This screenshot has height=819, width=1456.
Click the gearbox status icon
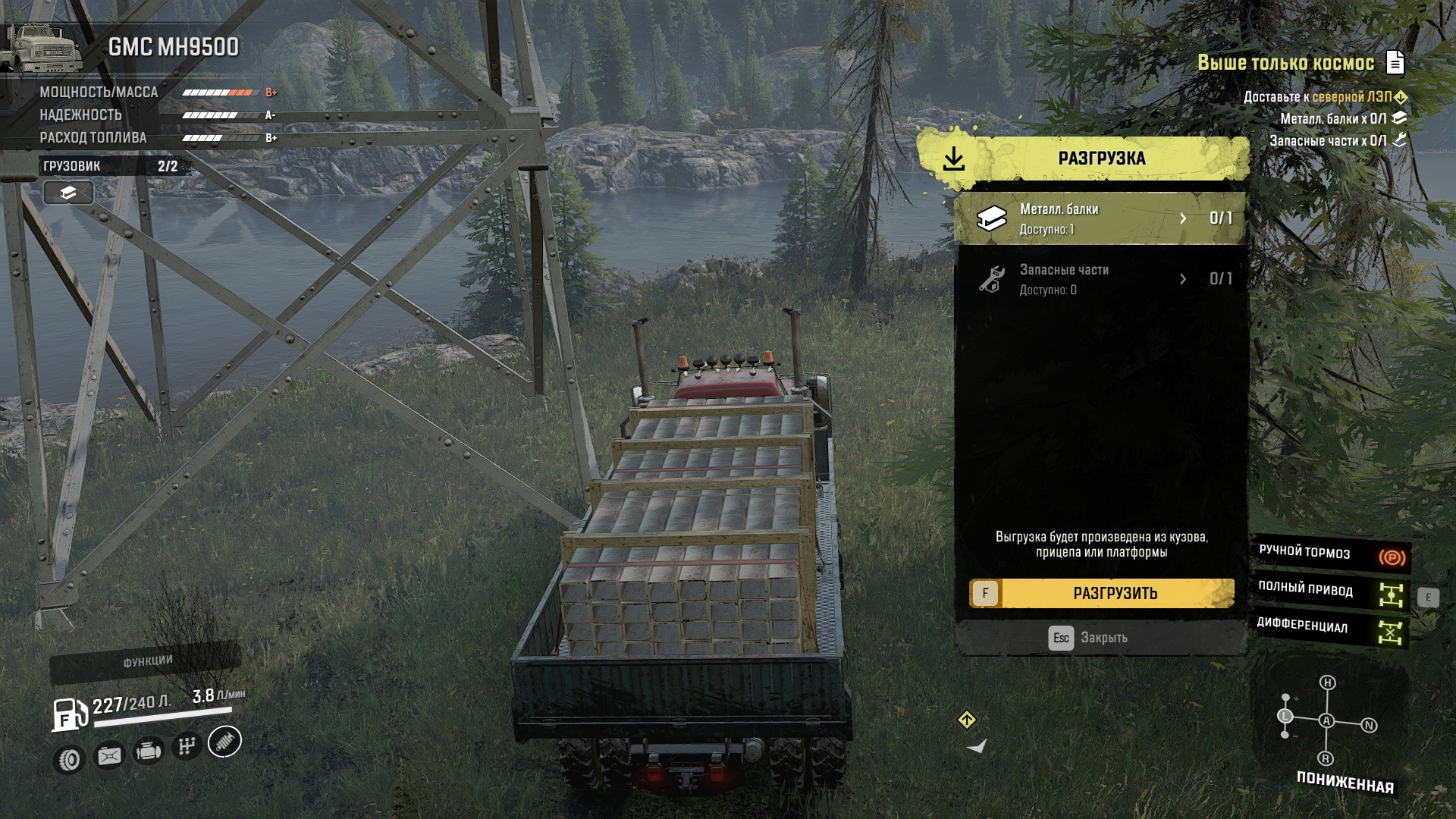[187, 746]
